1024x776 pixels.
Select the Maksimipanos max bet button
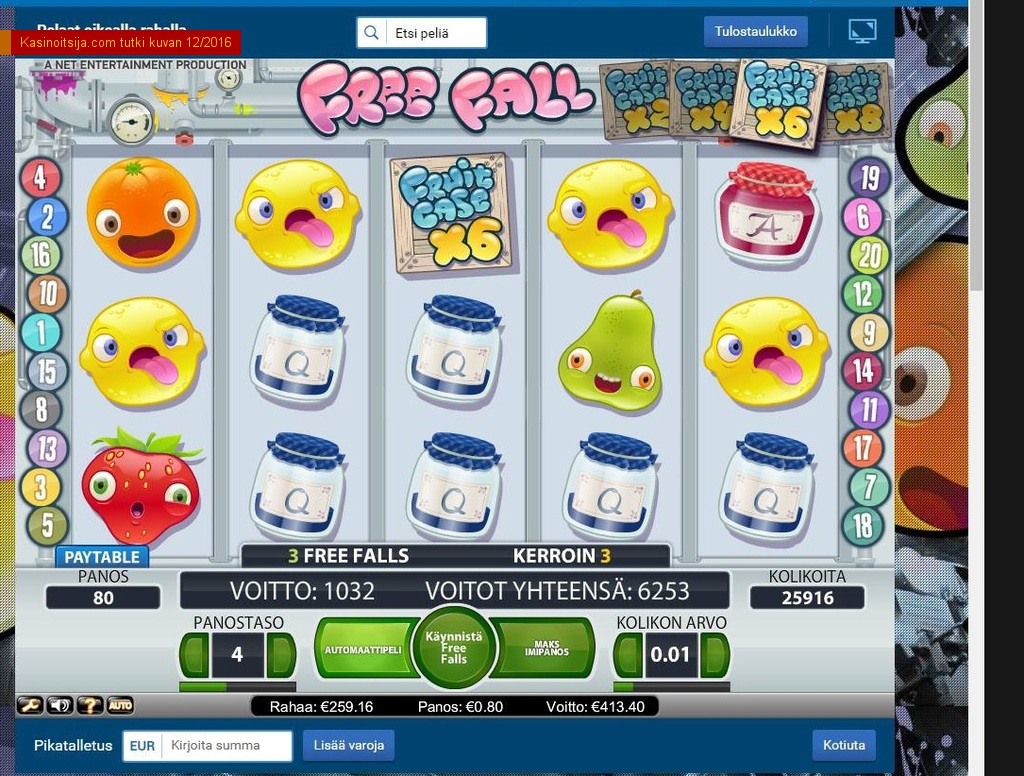(547, 649)
